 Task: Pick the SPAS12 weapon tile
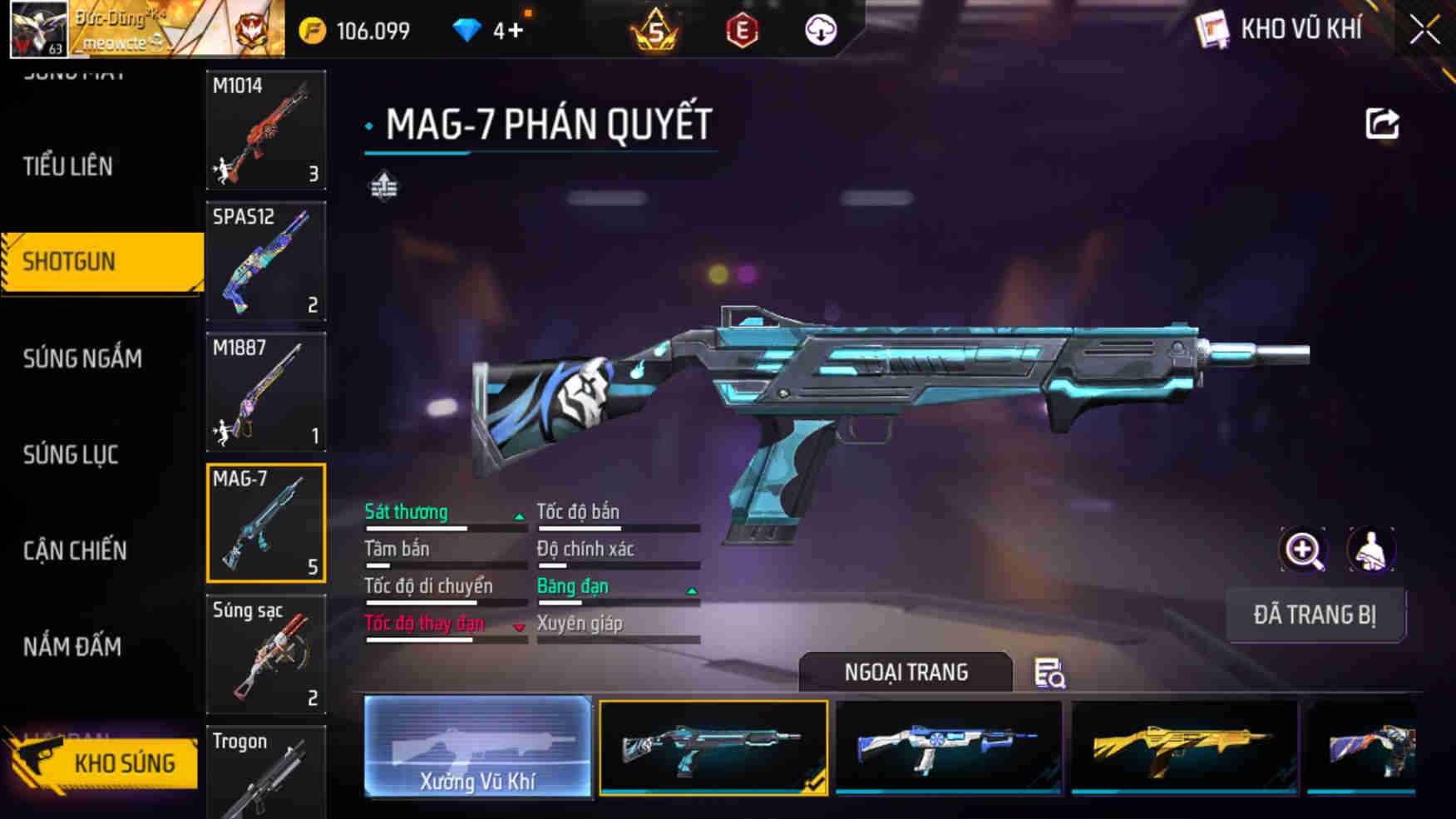[266, 261]
